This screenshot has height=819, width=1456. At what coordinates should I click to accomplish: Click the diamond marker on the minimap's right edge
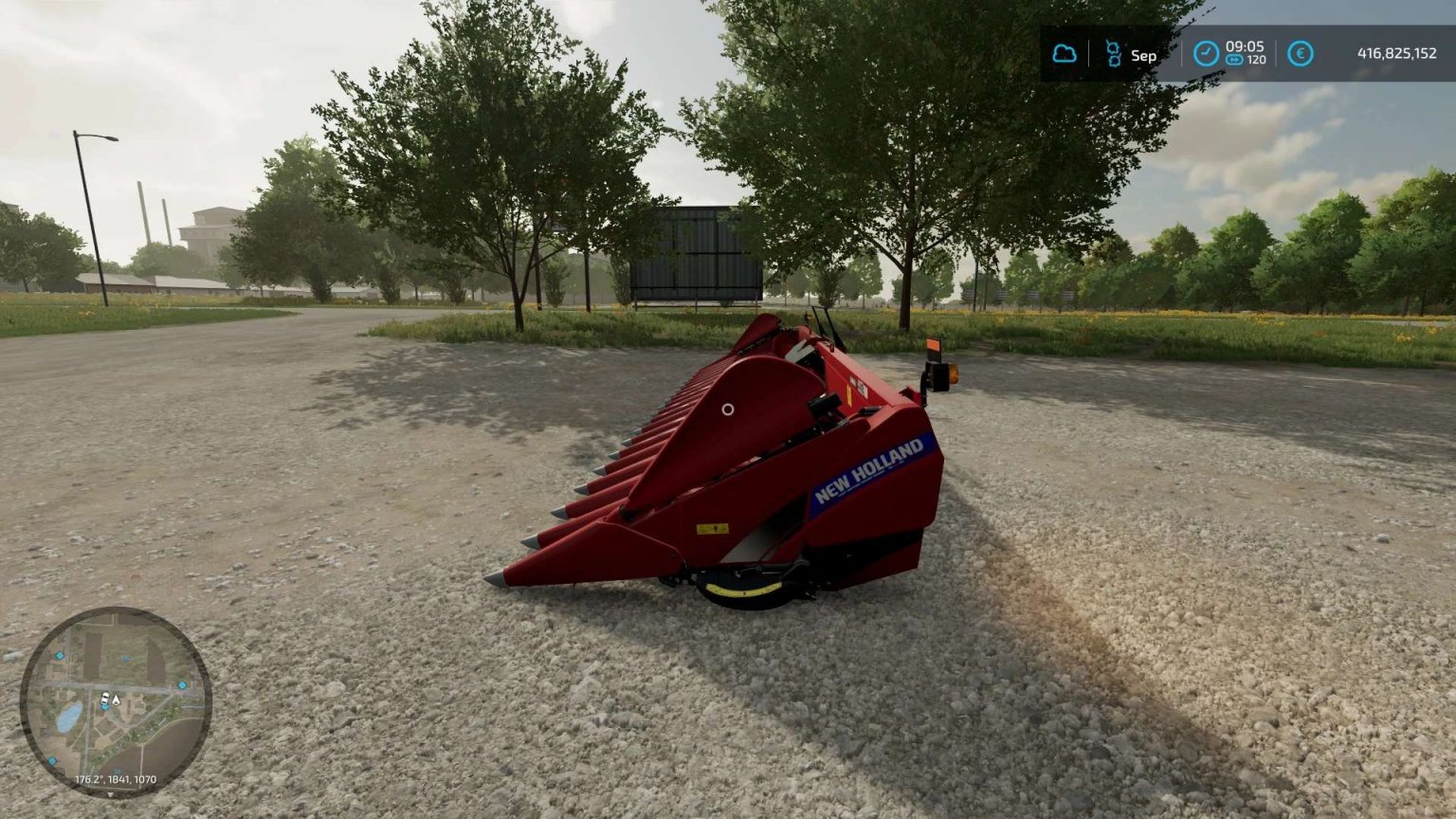182,686
